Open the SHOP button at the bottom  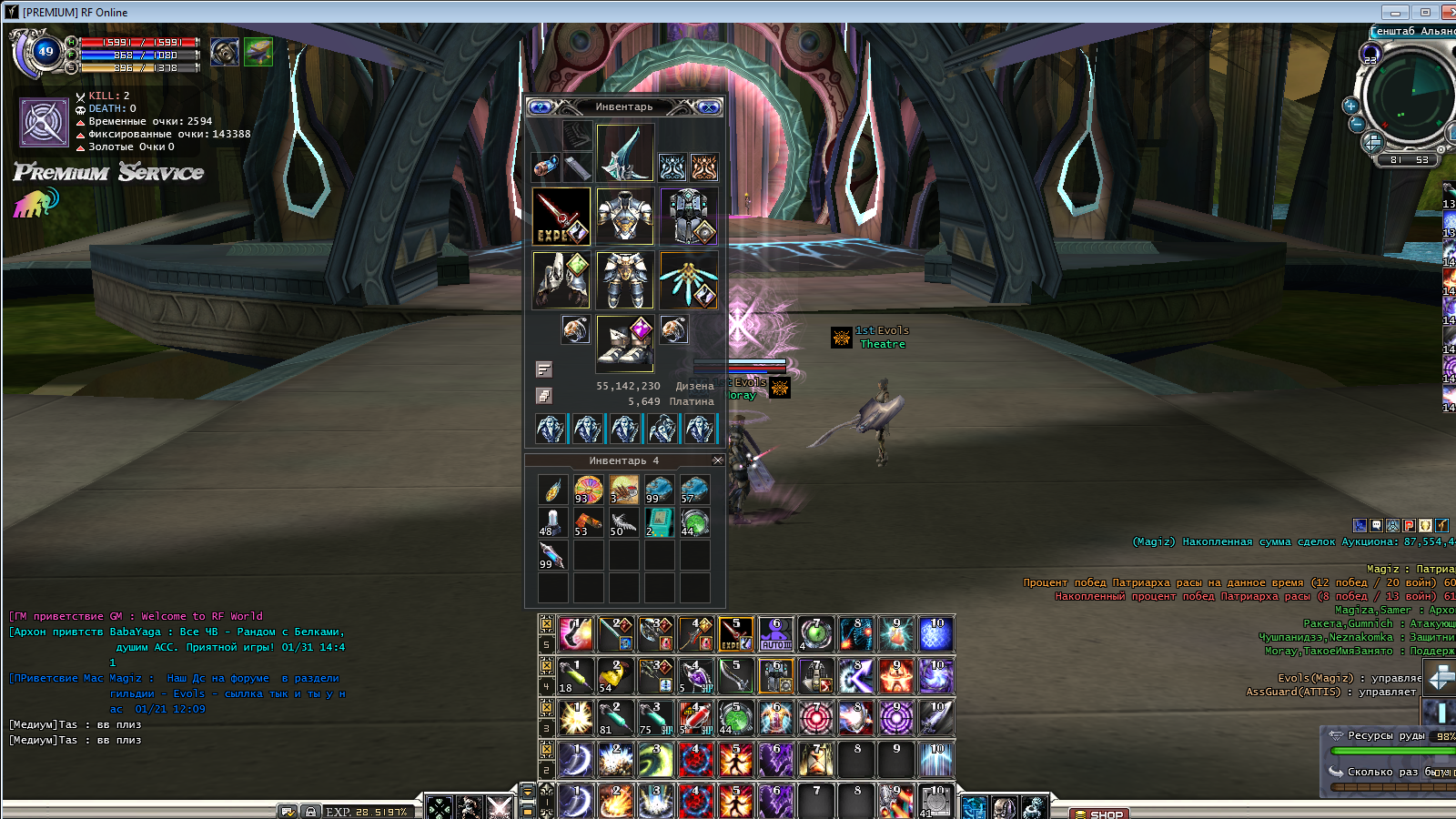[1100, 814]
